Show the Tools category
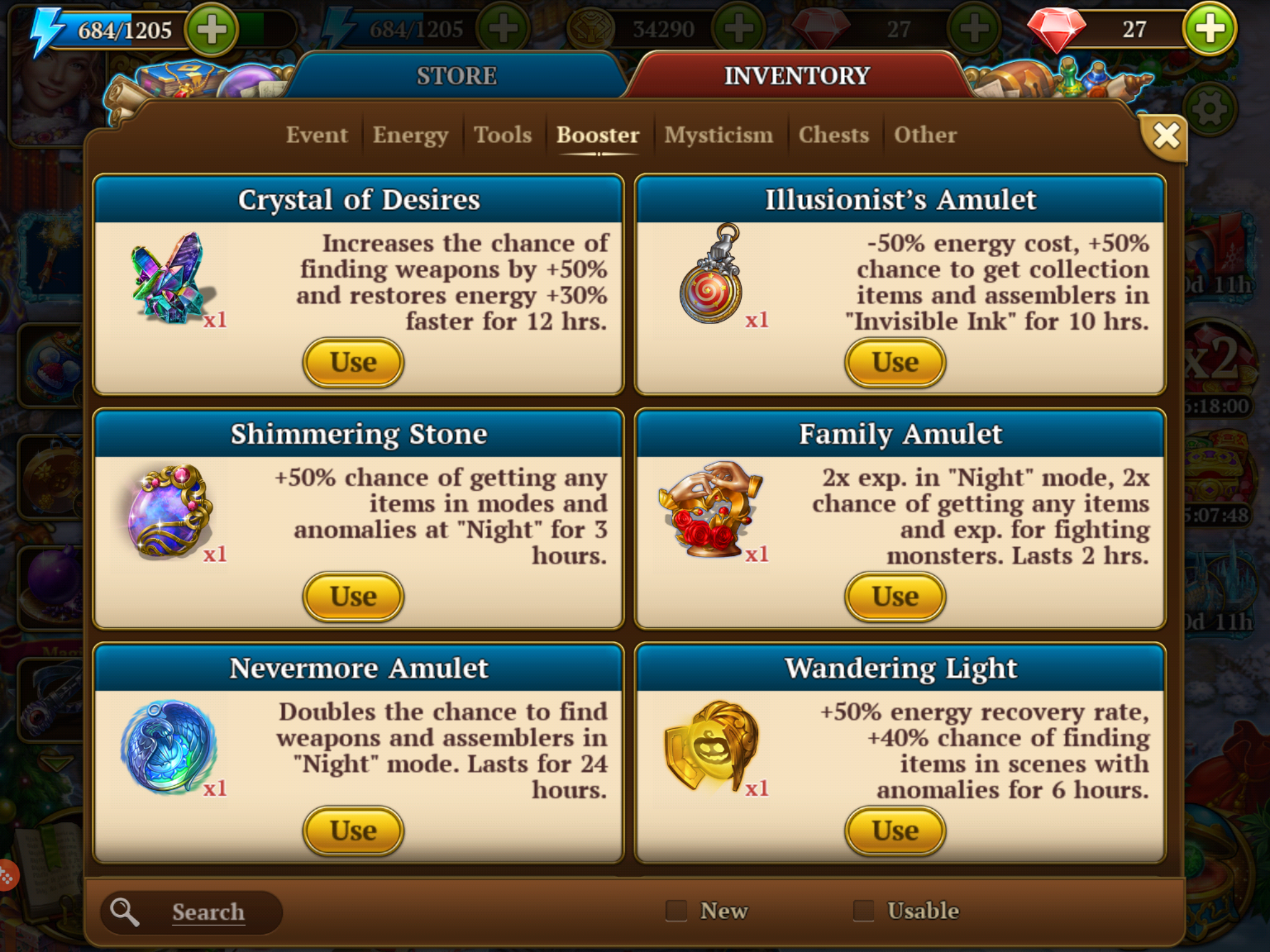 click(x=503, y=135)
